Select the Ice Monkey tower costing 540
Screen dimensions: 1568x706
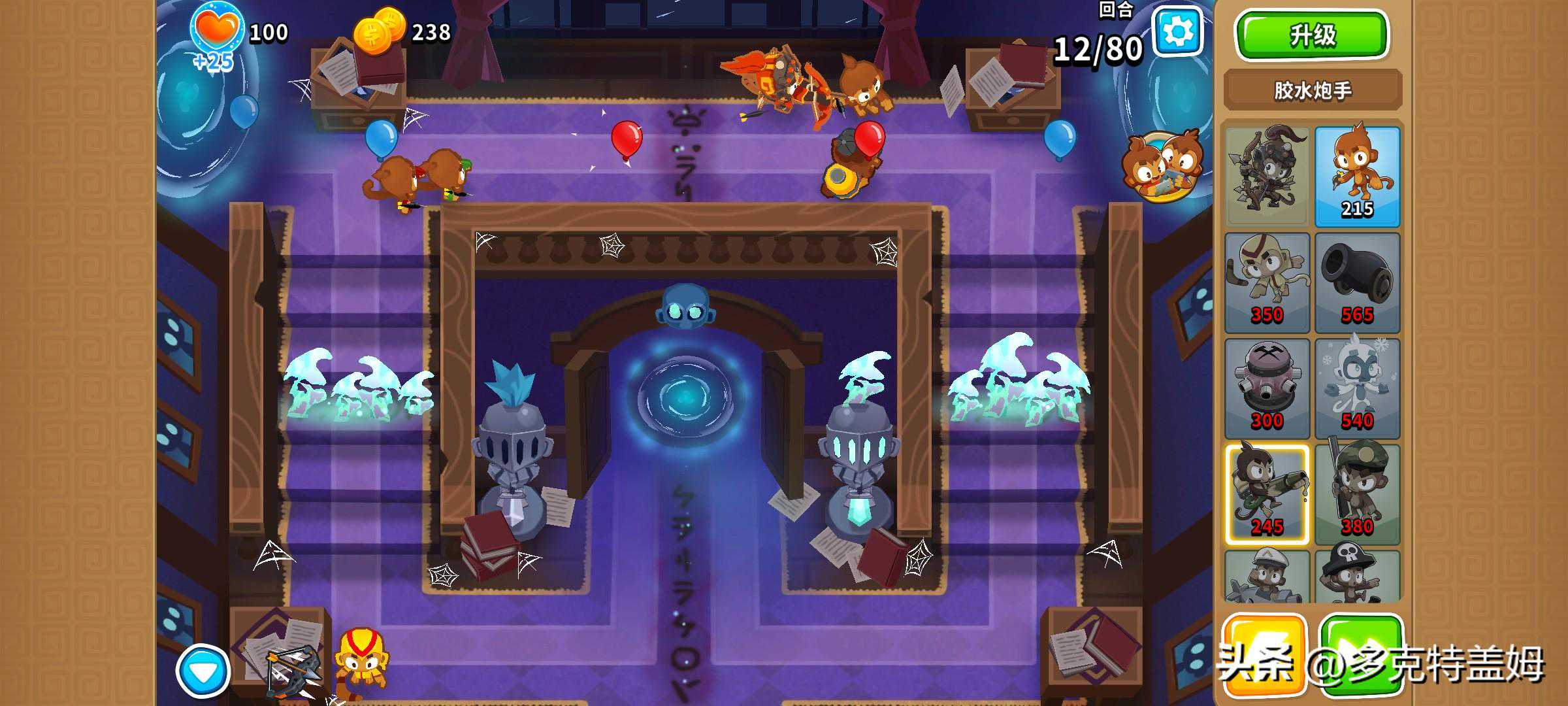coord(1357,388)
